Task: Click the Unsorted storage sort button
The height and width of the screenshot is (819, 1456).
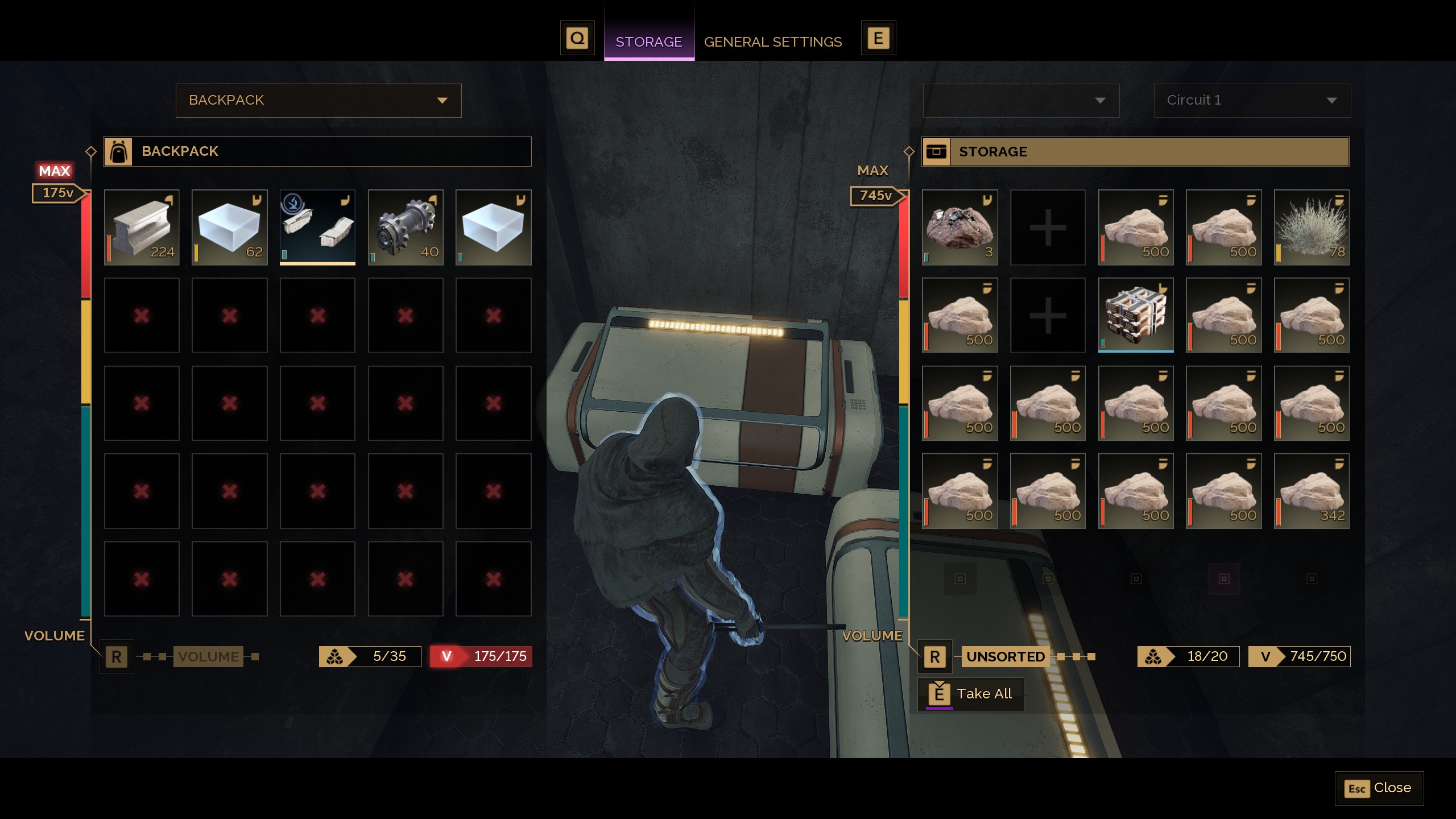Action: click(x=1005, y=656)
